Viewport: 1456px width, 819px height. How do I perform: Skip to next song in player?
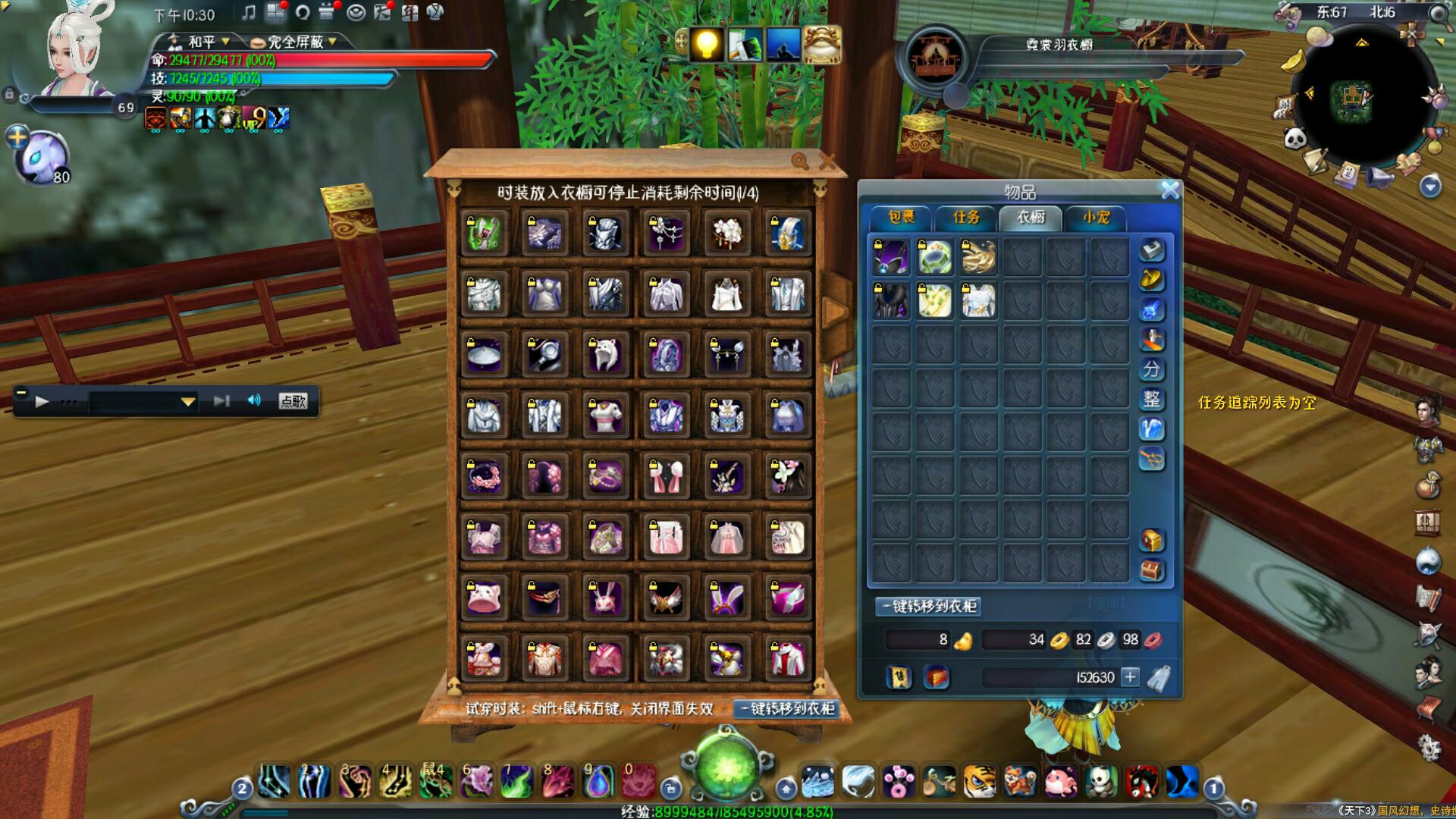(221, 401)
